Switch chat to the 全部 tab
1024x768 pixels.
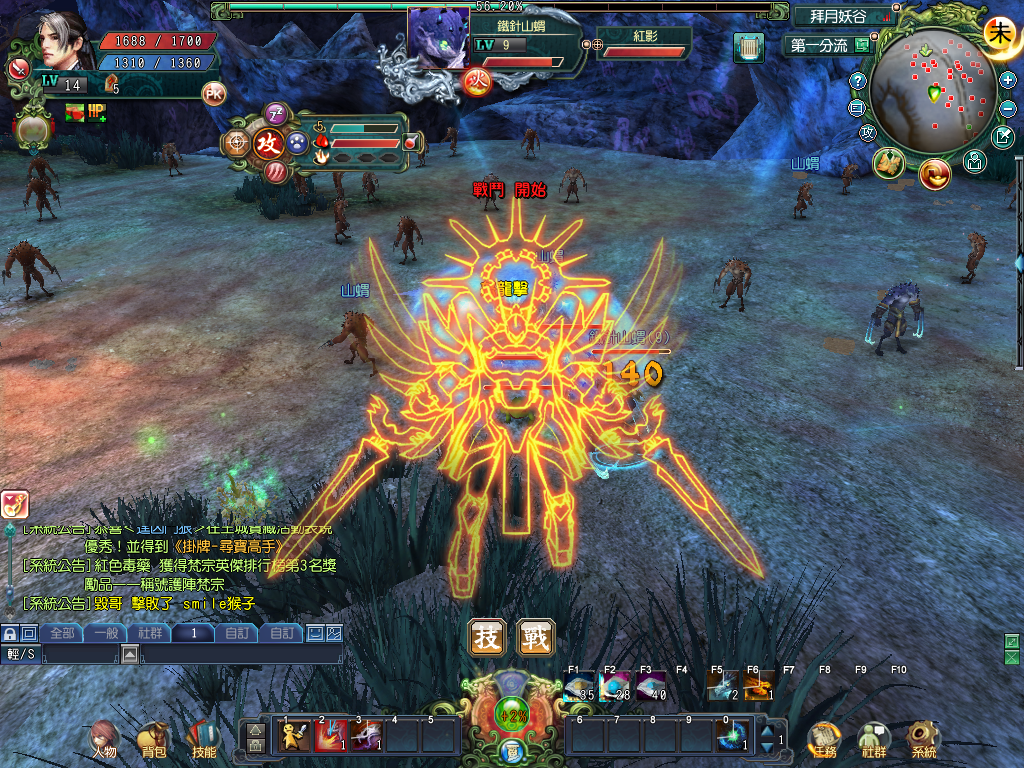pyautogui.click(x=62, y=633)
